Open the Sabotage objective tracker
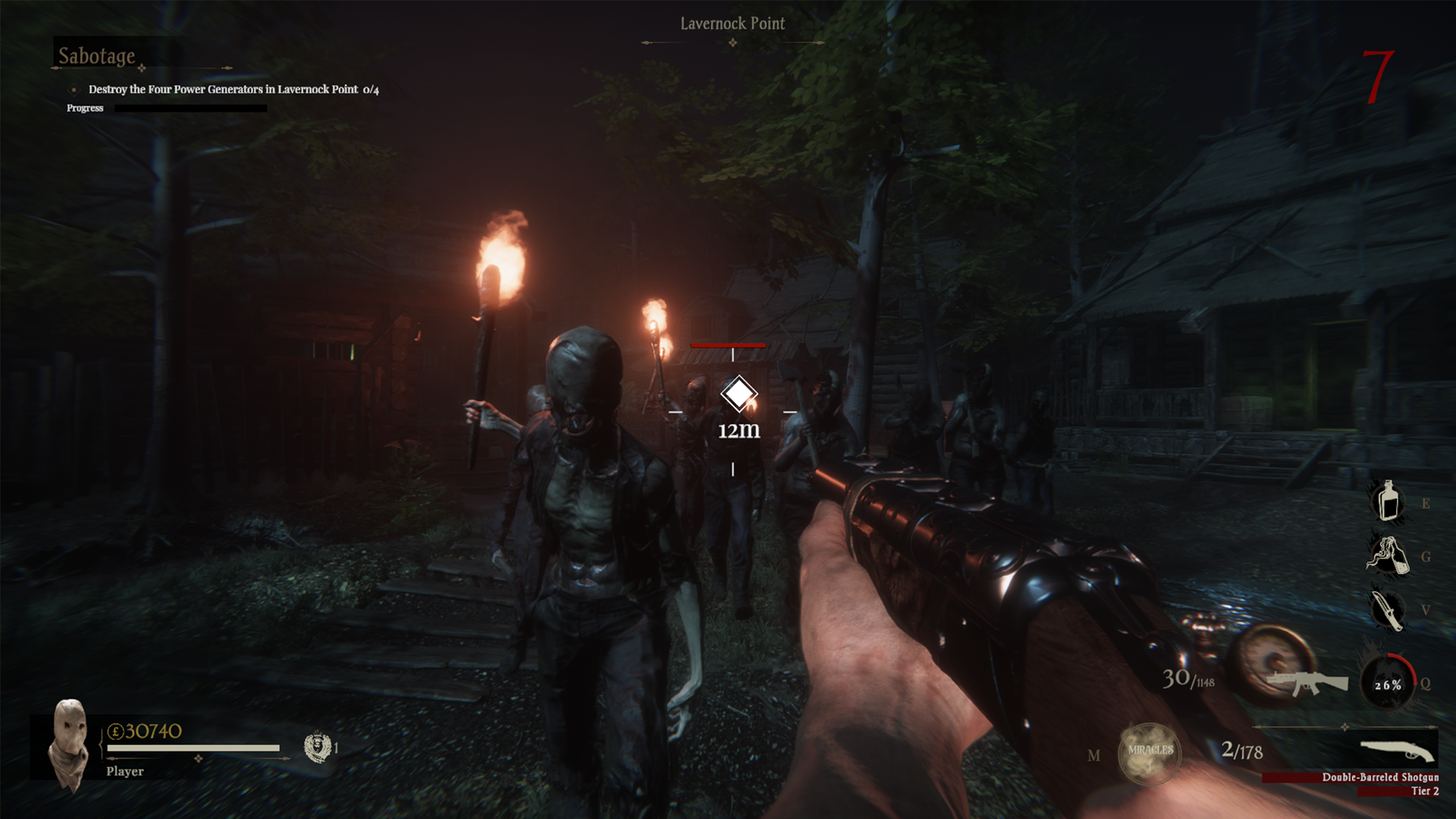The image size is (1456, 819). tap(97, 56)
